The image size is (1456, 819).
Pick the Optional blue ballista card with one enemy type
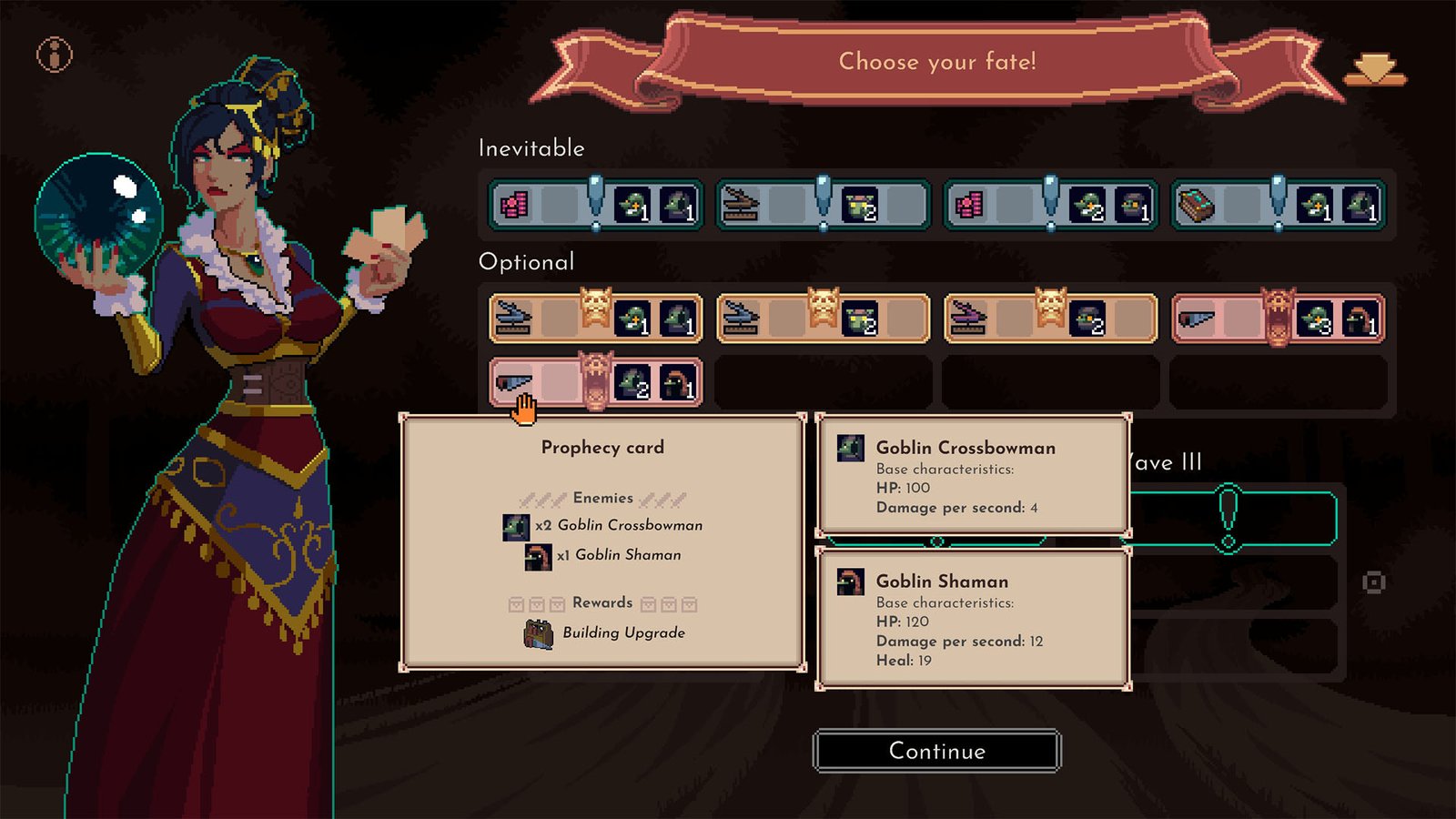pos(823,318)
